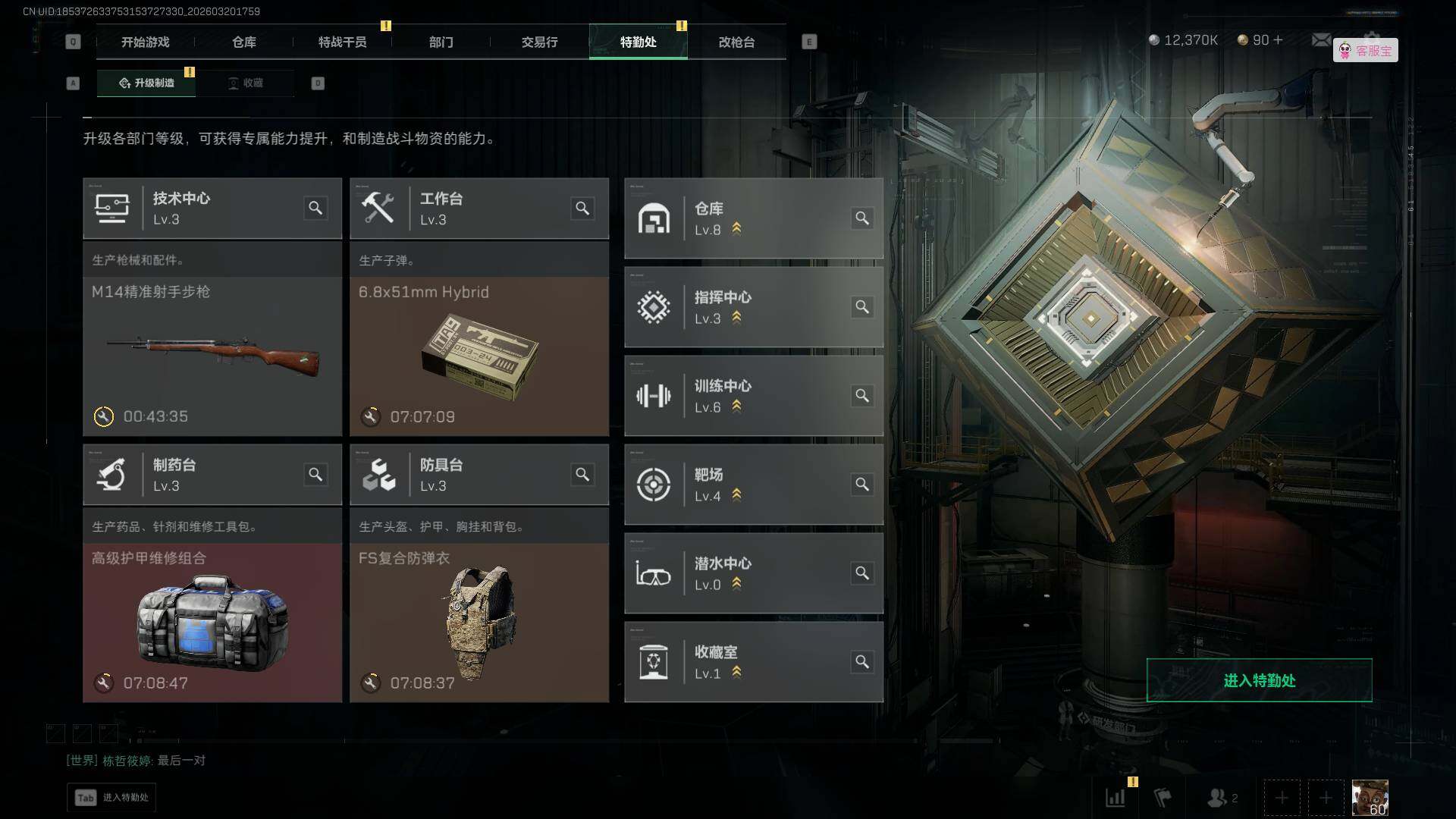This screenshot has height=819, width=1456.
Task: Switch to the 仓库 top tab
Action: point(244,42)
